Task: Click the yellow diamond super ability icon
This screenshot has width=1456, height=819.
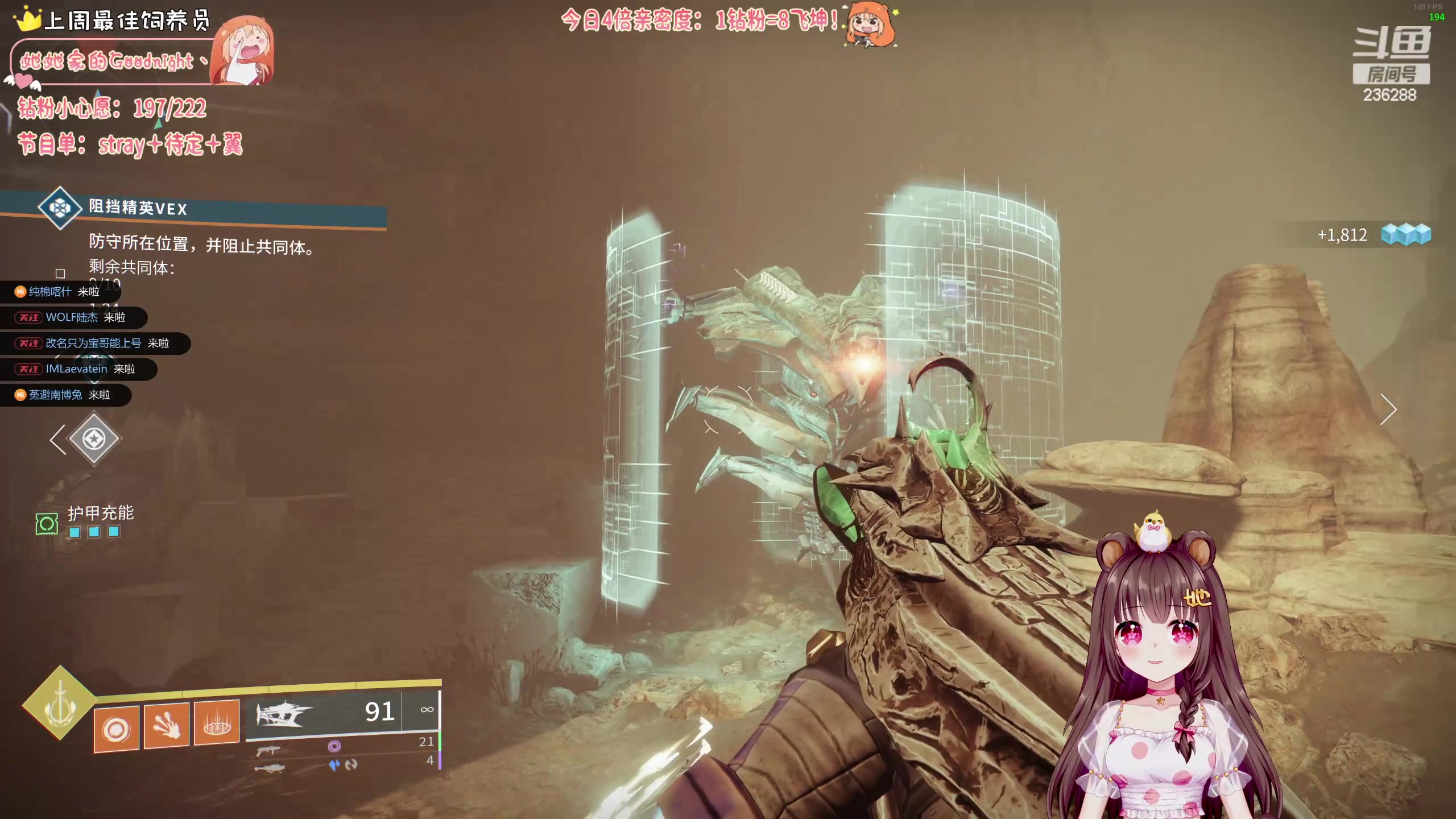Action: click(59, 704)
